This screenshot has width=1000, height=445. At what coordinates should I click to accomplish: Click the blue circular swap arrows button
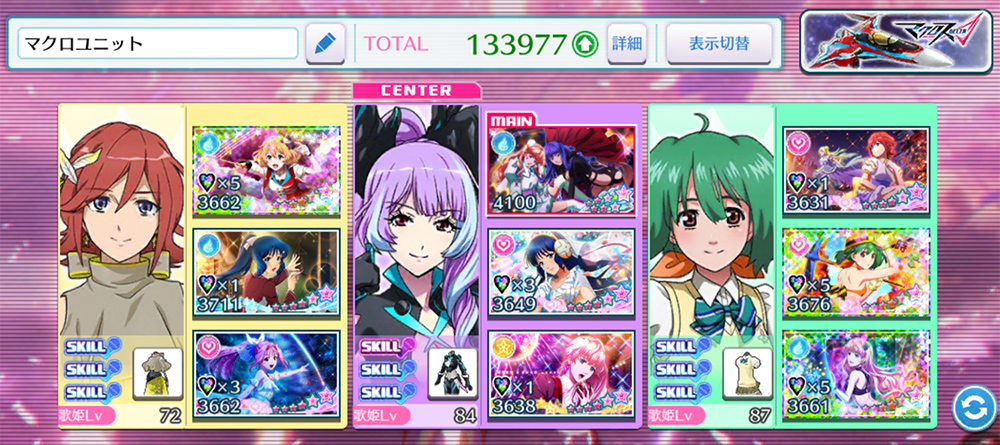tap(969, 407)
